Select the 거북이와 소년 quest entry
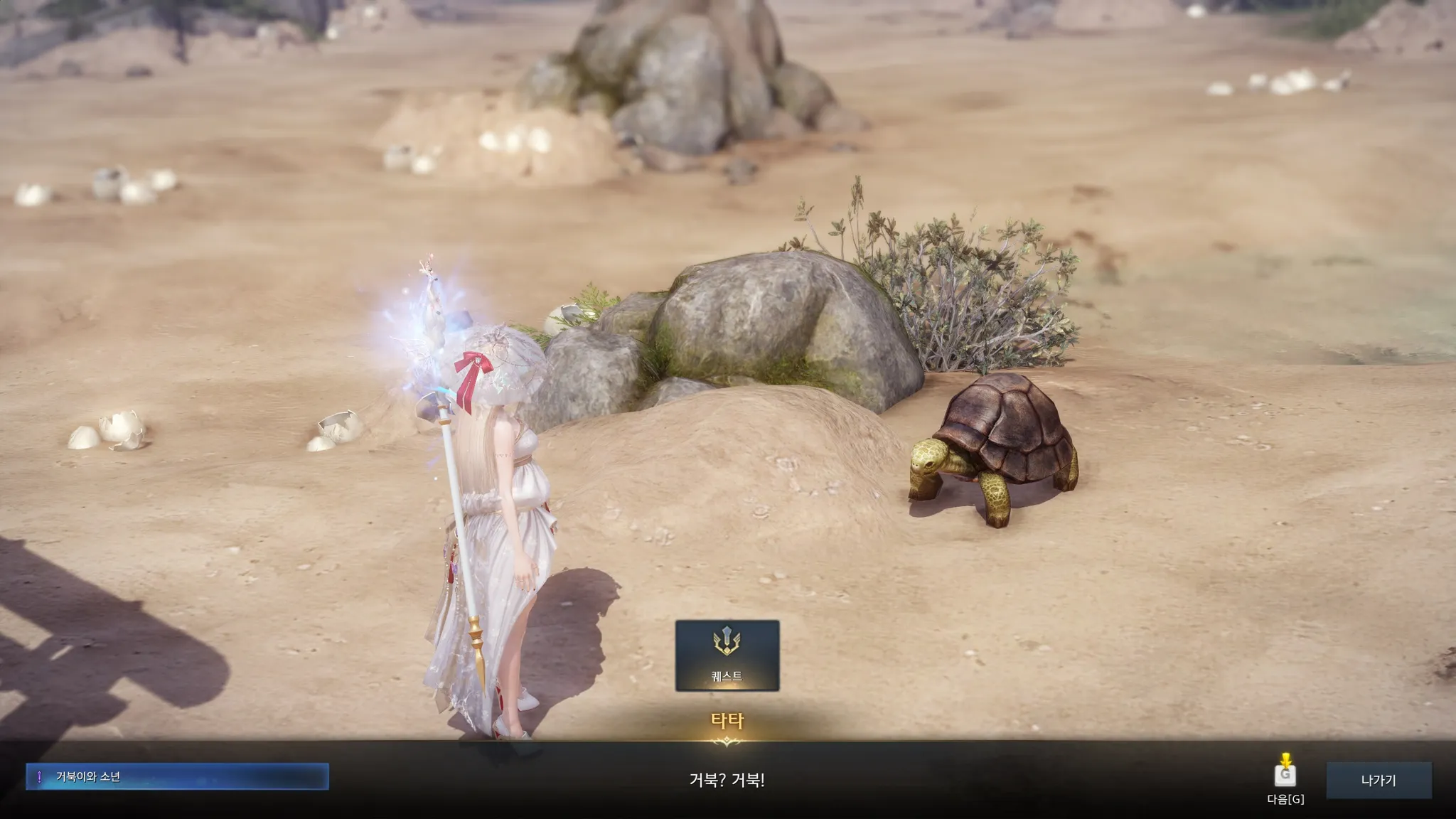The width and height of the screenshot is (1456, 819). (177, 776)
